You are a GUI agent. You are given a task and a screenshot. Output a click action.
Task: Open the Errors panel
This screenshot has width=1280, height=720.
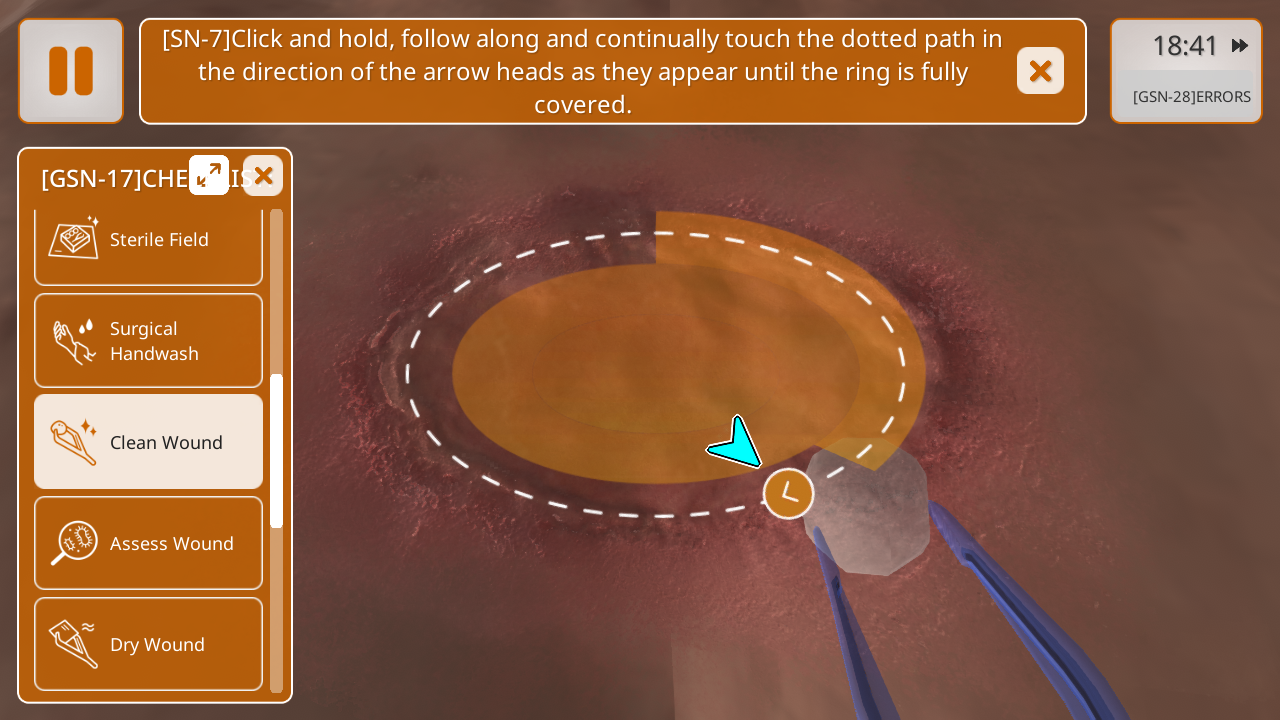tap(1190, 97)
